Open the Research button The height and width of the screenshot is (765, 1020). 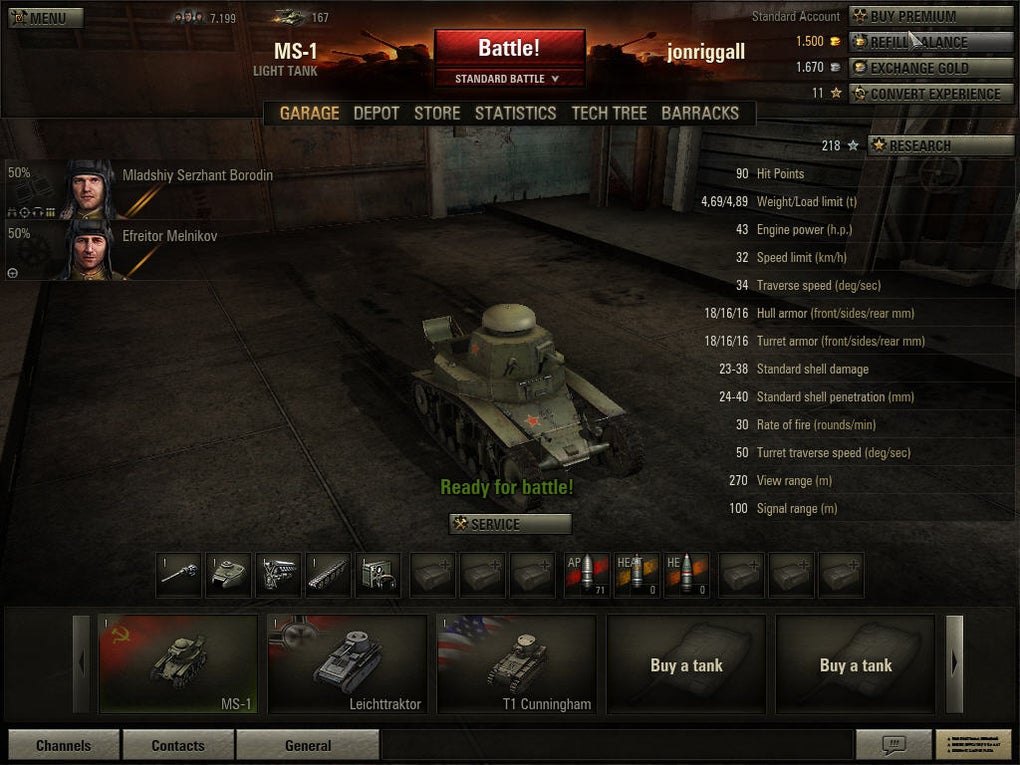[x=940, y=145]
